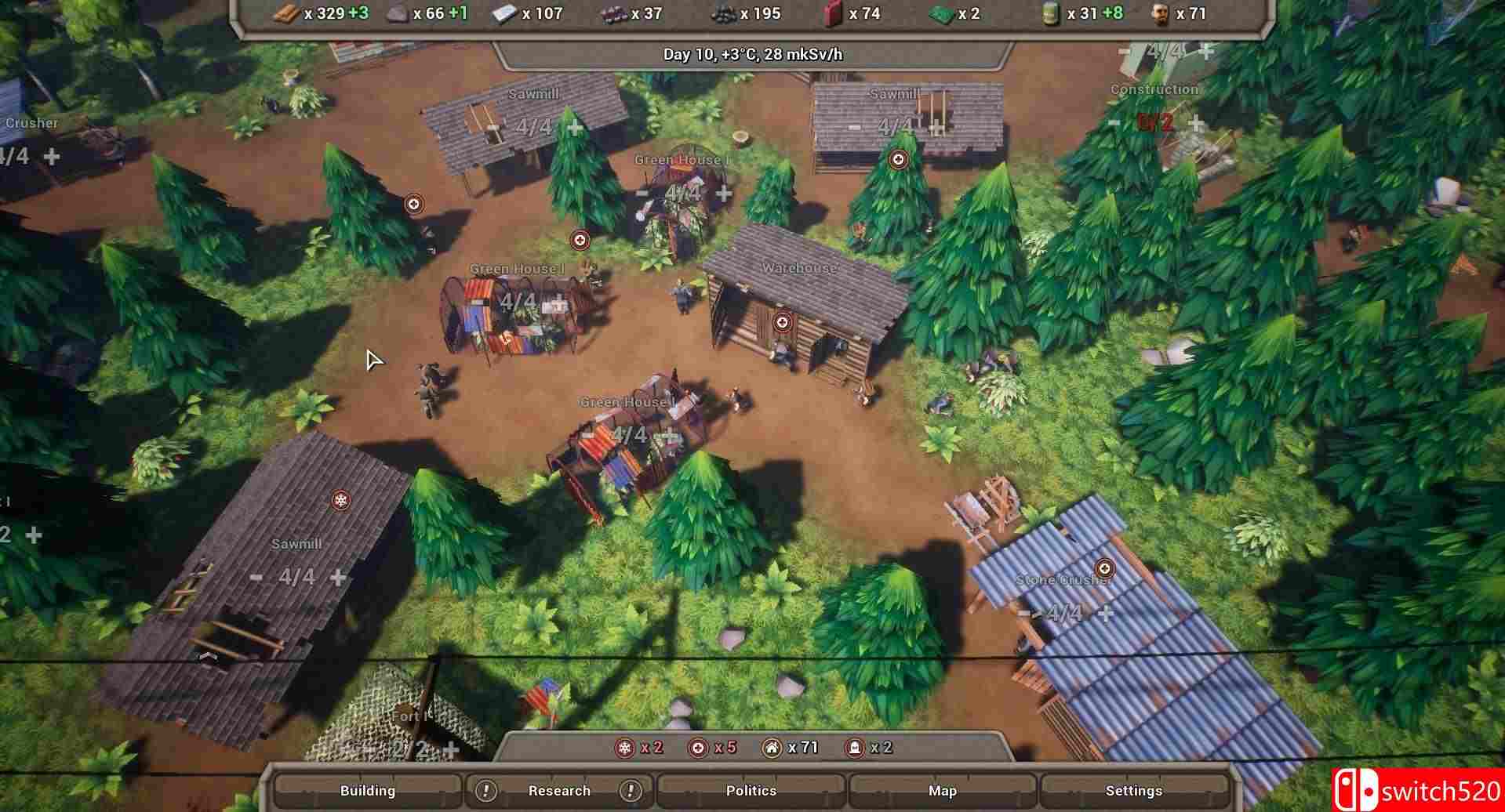Image resolution: width=1505 pixels, height=812 pixels.
Task: Select the canned food resource icon
Action: 1051,13
